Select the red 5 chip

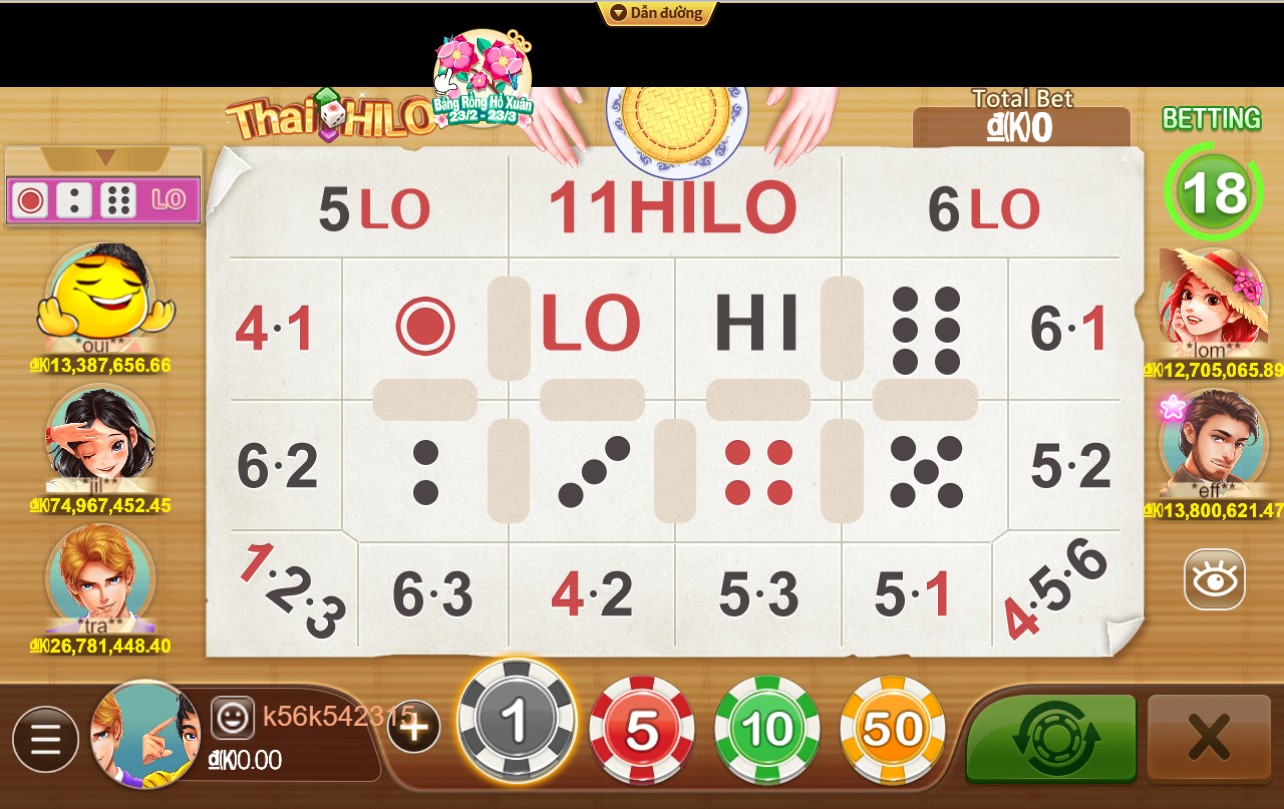641,729
